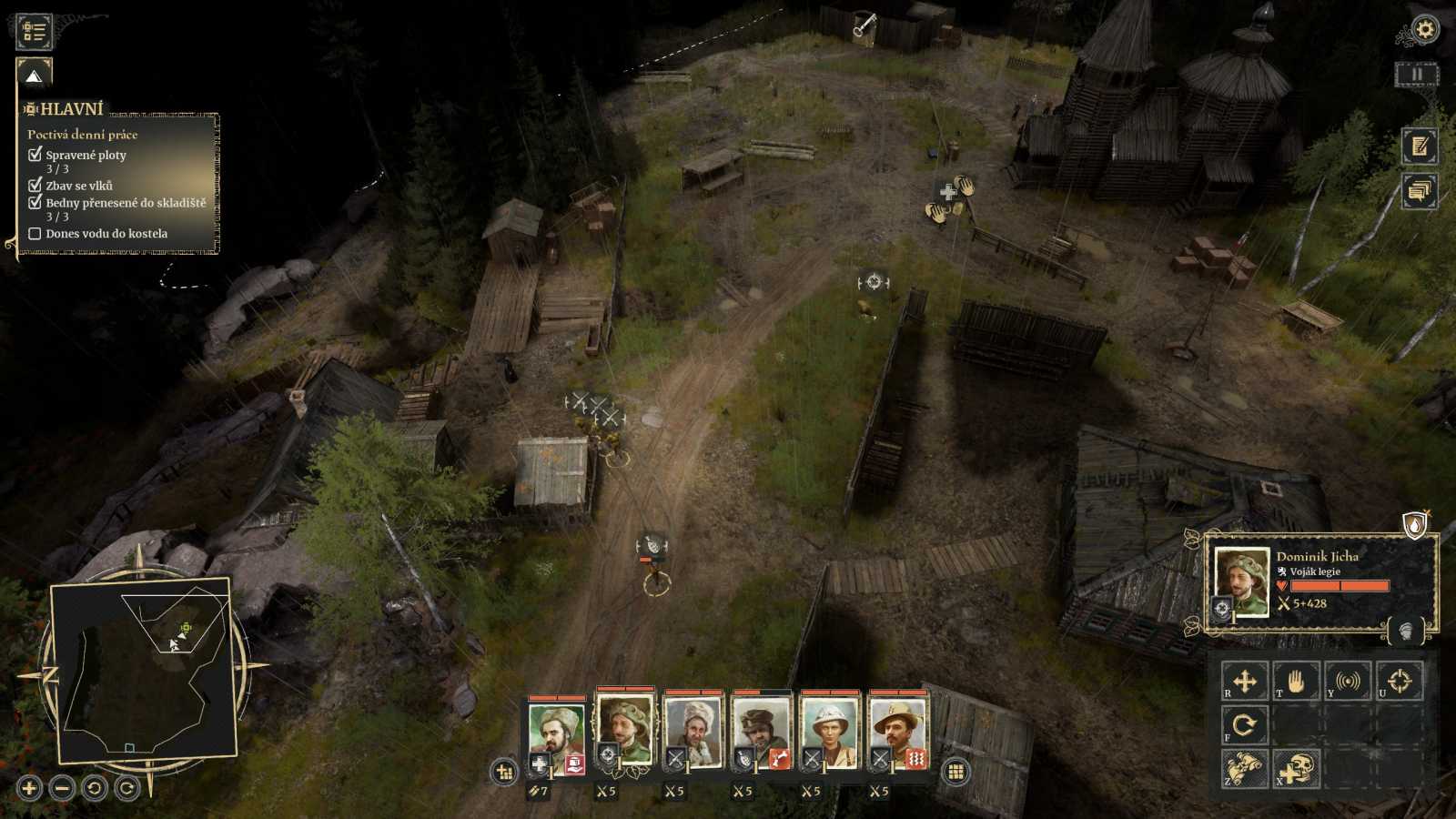Rotate the map clockwise
Screen dimensions: 1456x819
tap(127, 788)
